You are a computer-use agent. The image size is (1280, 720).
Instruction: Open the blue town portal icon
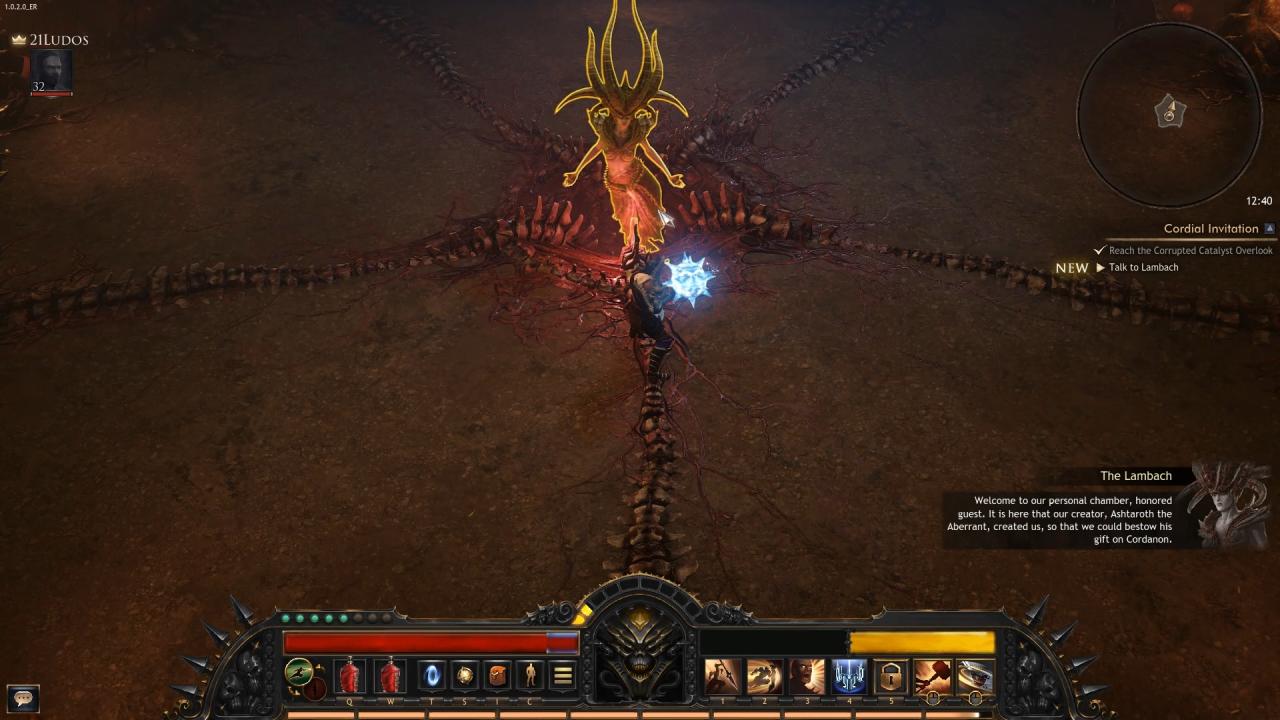432,676
